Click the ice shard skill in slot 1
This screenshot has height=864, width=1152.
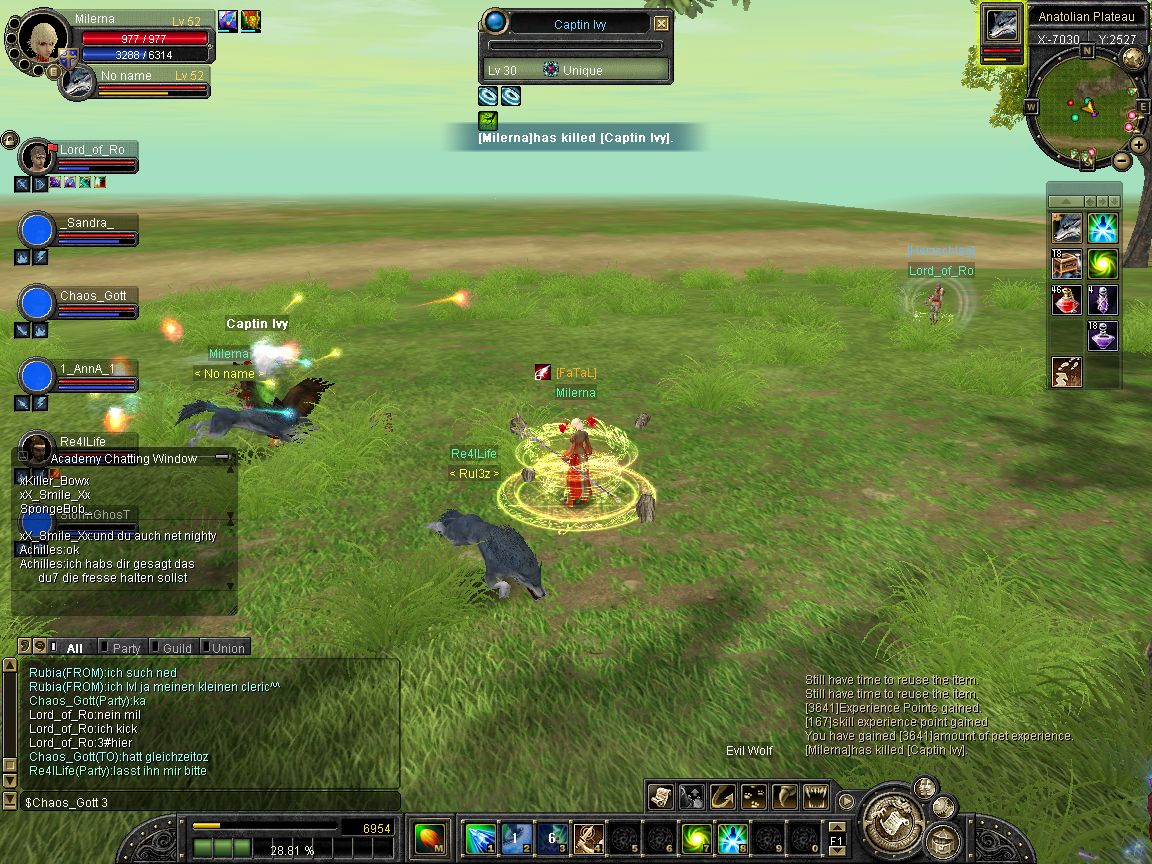click(481, 837)
